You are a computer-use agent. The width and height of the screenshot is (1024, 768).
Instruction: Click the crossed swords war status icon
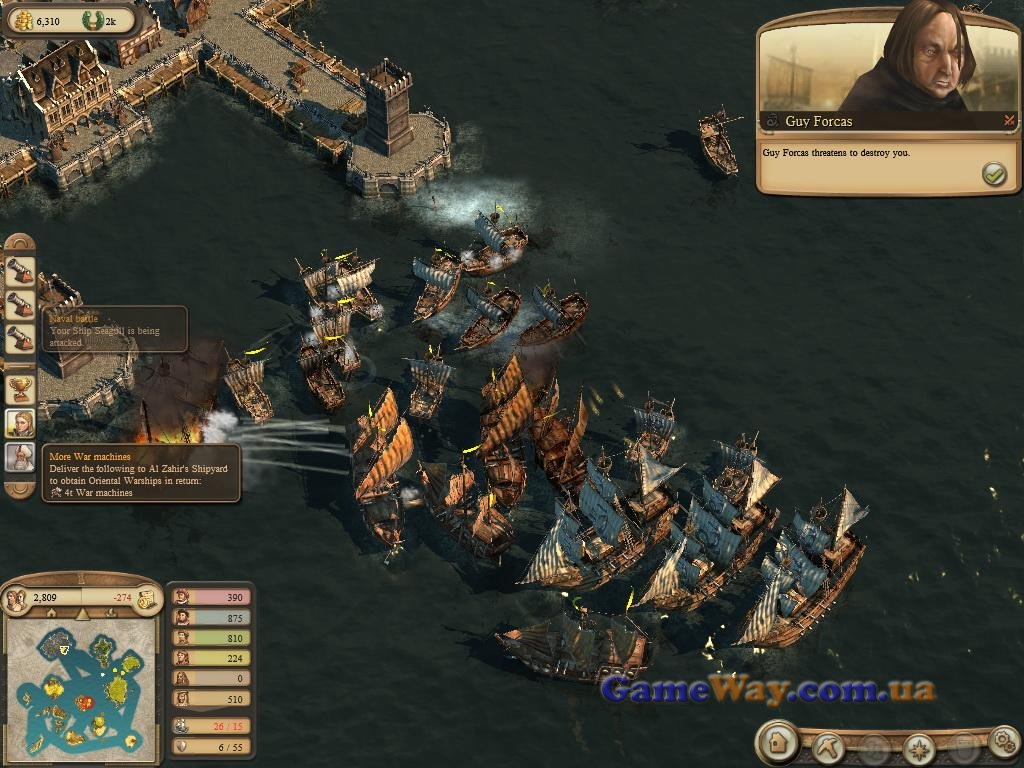click(1009, 121)
